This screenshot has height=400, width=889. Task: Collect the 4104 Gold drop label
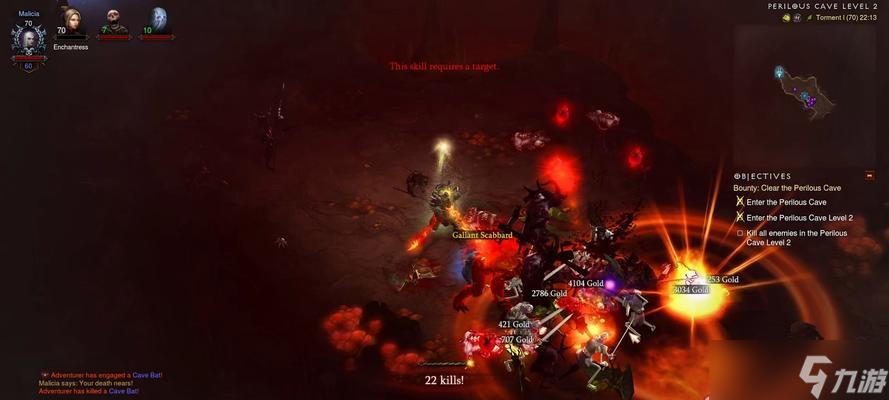(585, 283)
